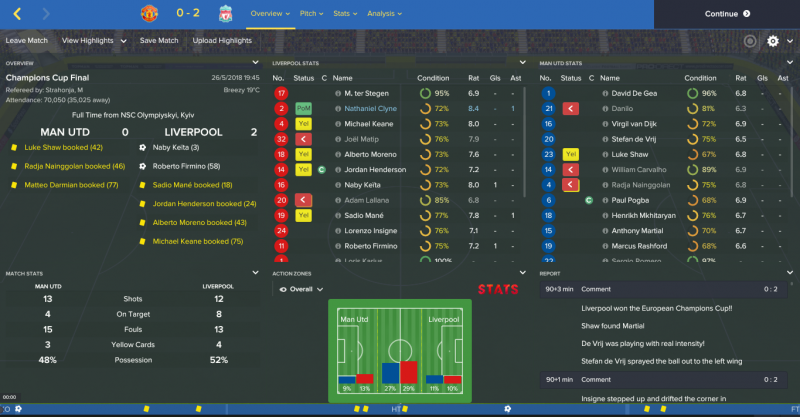Open the Pitch dropdown menu

[313, 14]
